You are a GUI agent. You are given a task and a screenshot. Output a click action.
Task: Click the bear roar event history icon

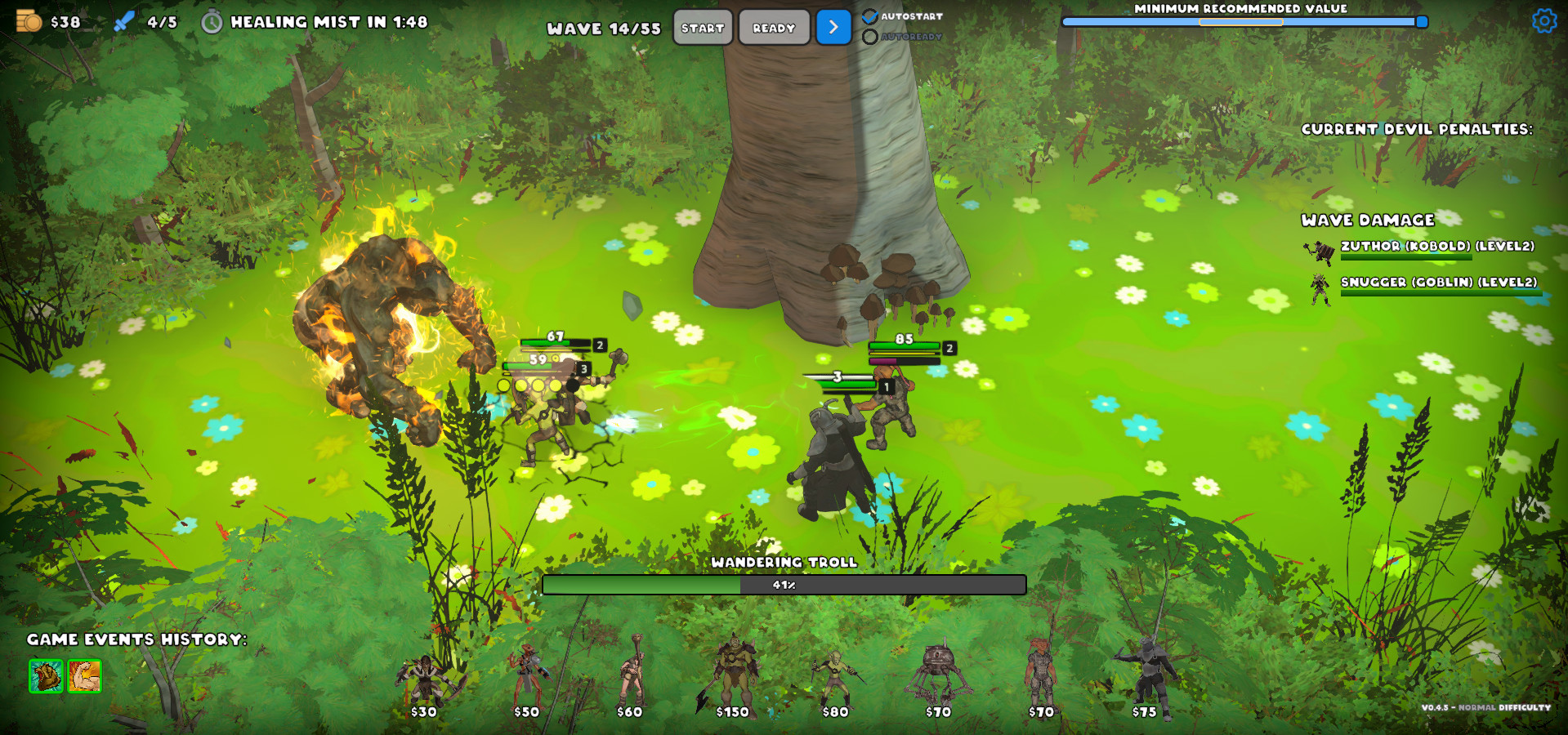click(47, 678)
